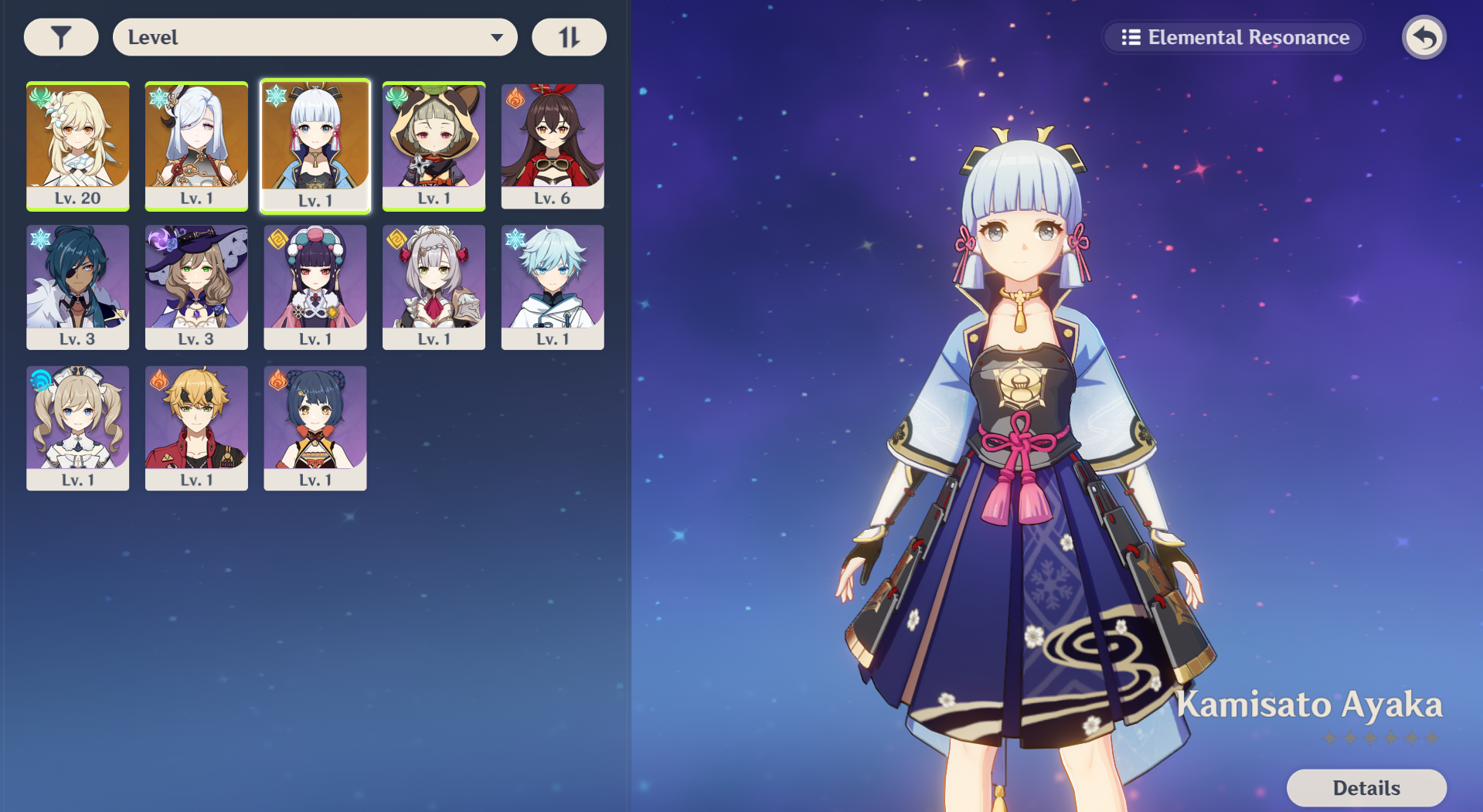Choose Chongyun's character card
This screenshot has height=812, width=1483.
click(553, 287)
